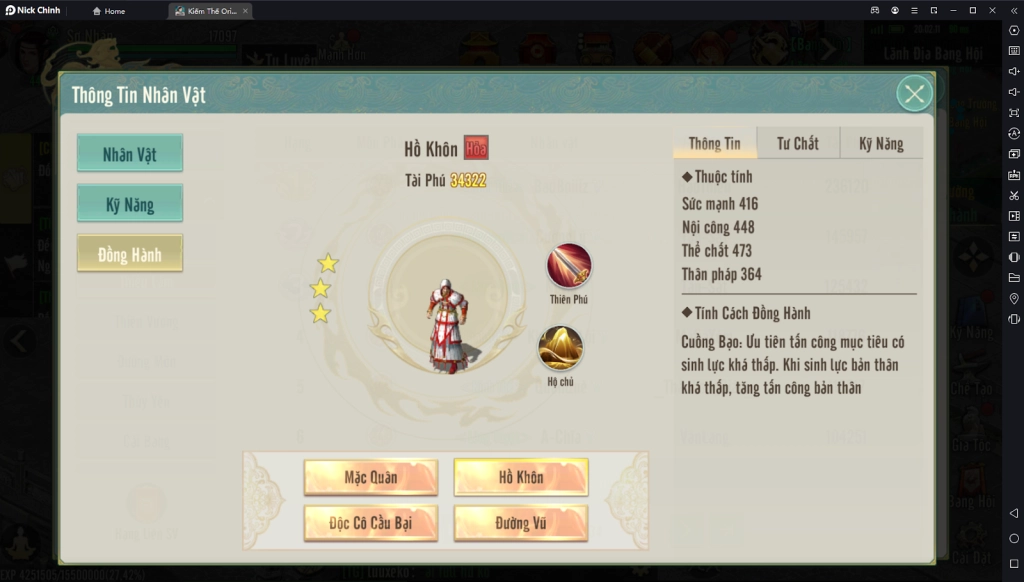Click the Hộ chủ skill icon
1024x582 pixels.
(x=561, y=349)
